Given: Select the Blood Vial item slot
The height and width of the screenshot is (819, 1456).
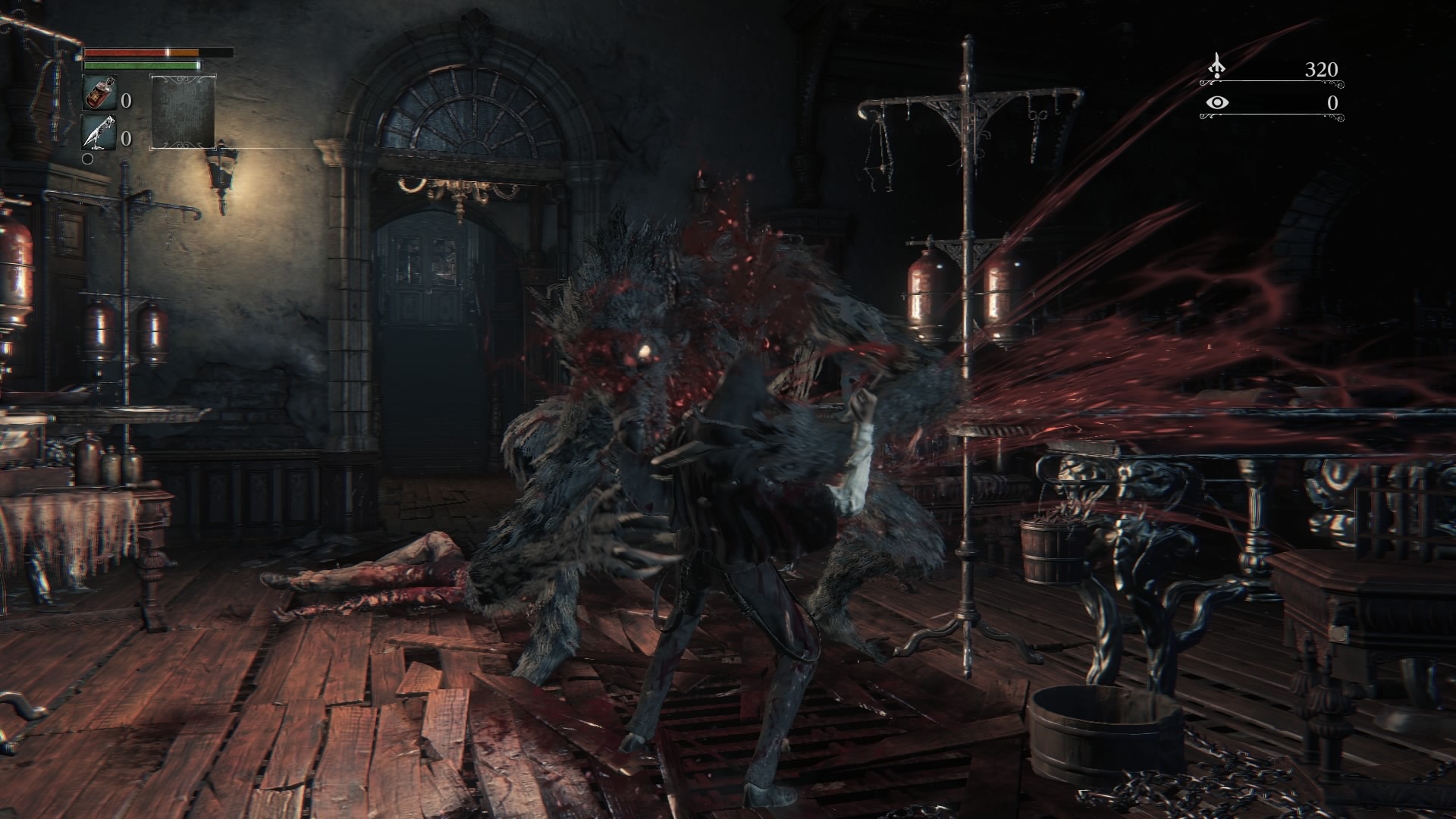Looking at the screenshot, I should [99, 93].
